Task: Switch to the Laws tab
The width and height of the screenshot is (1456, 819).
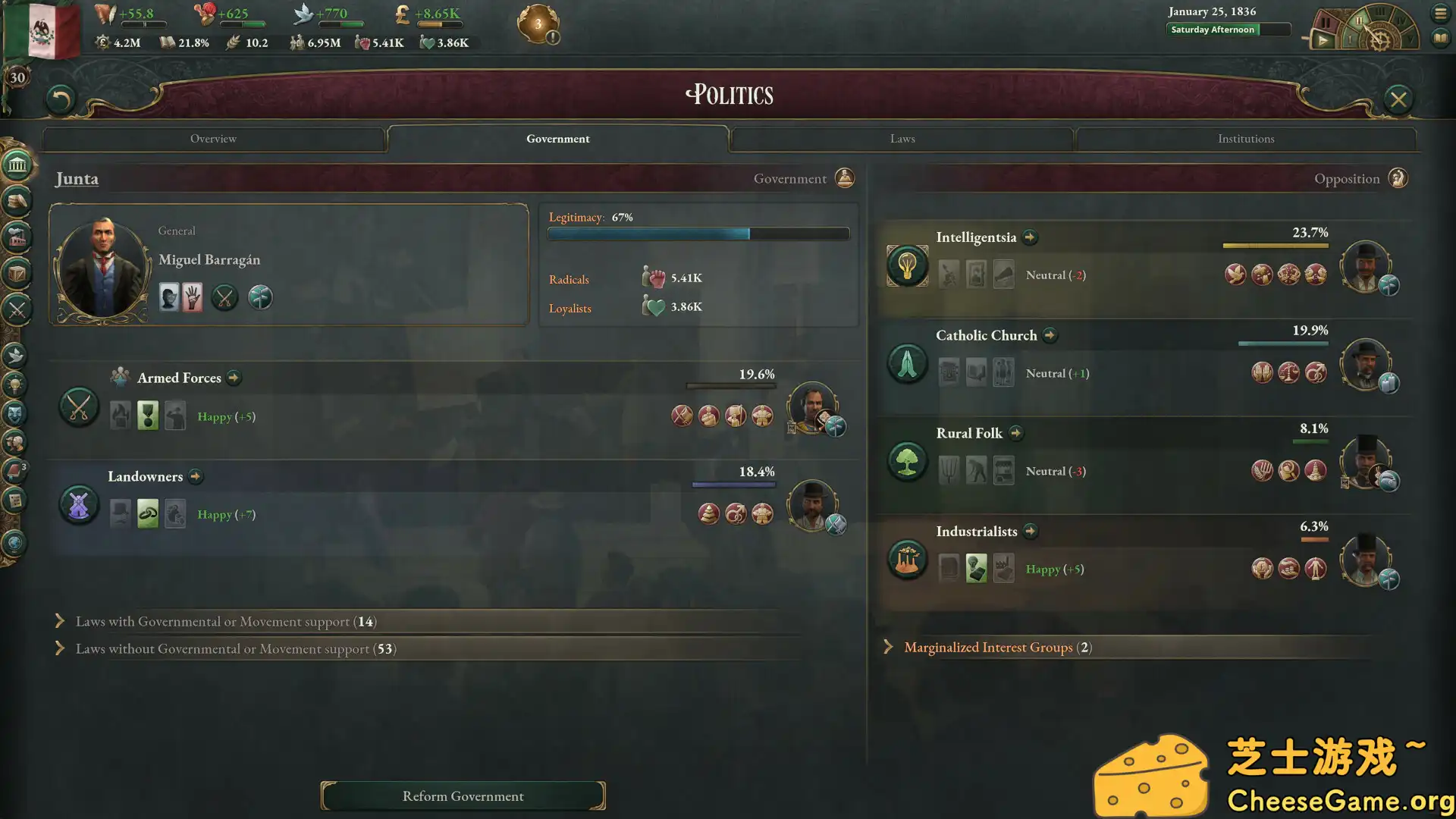Action: (902, 139)
